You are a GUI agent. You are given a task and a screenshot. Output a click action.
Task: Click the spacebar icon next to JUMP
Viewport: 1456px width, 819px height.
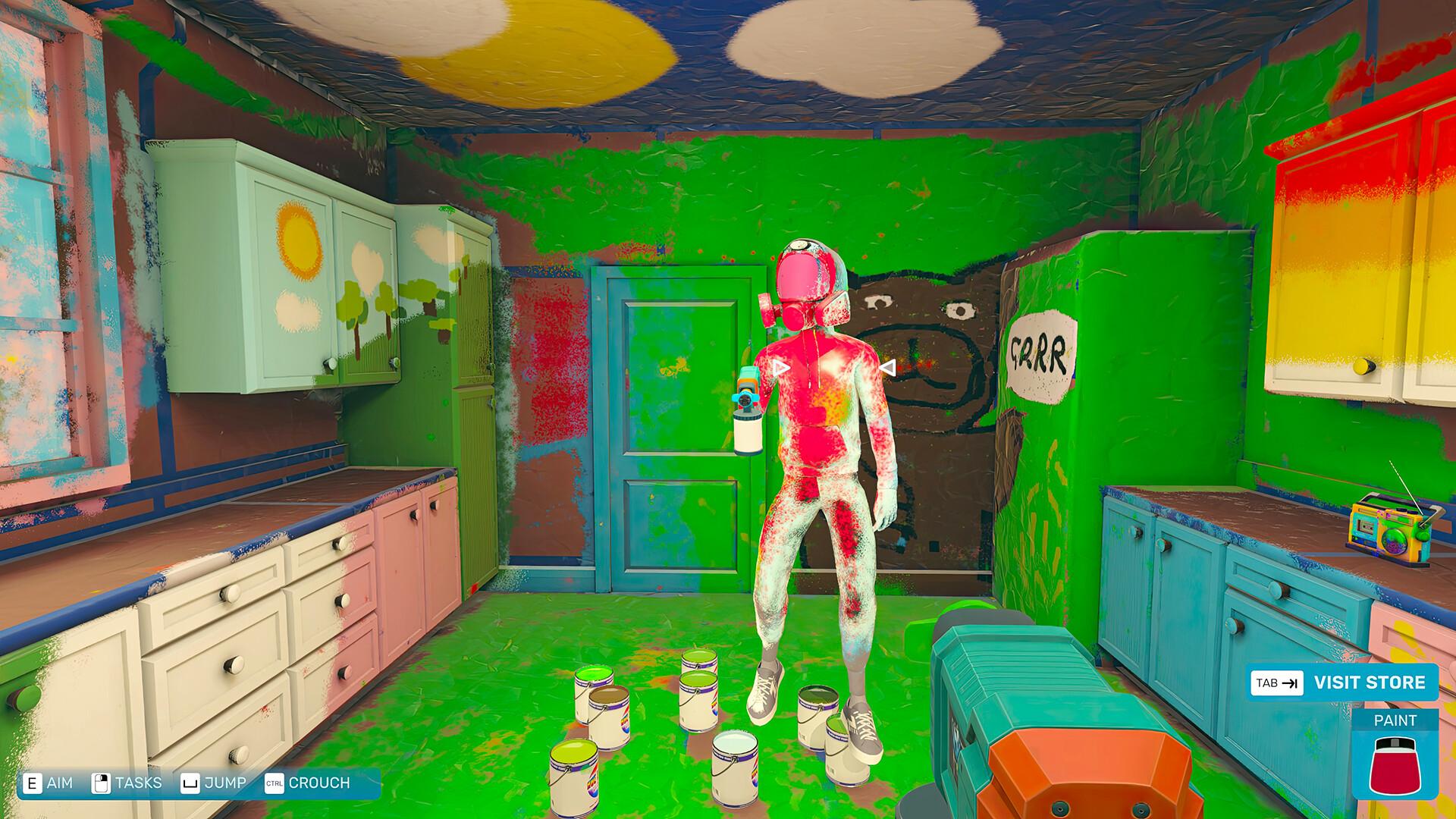point(191,782)
